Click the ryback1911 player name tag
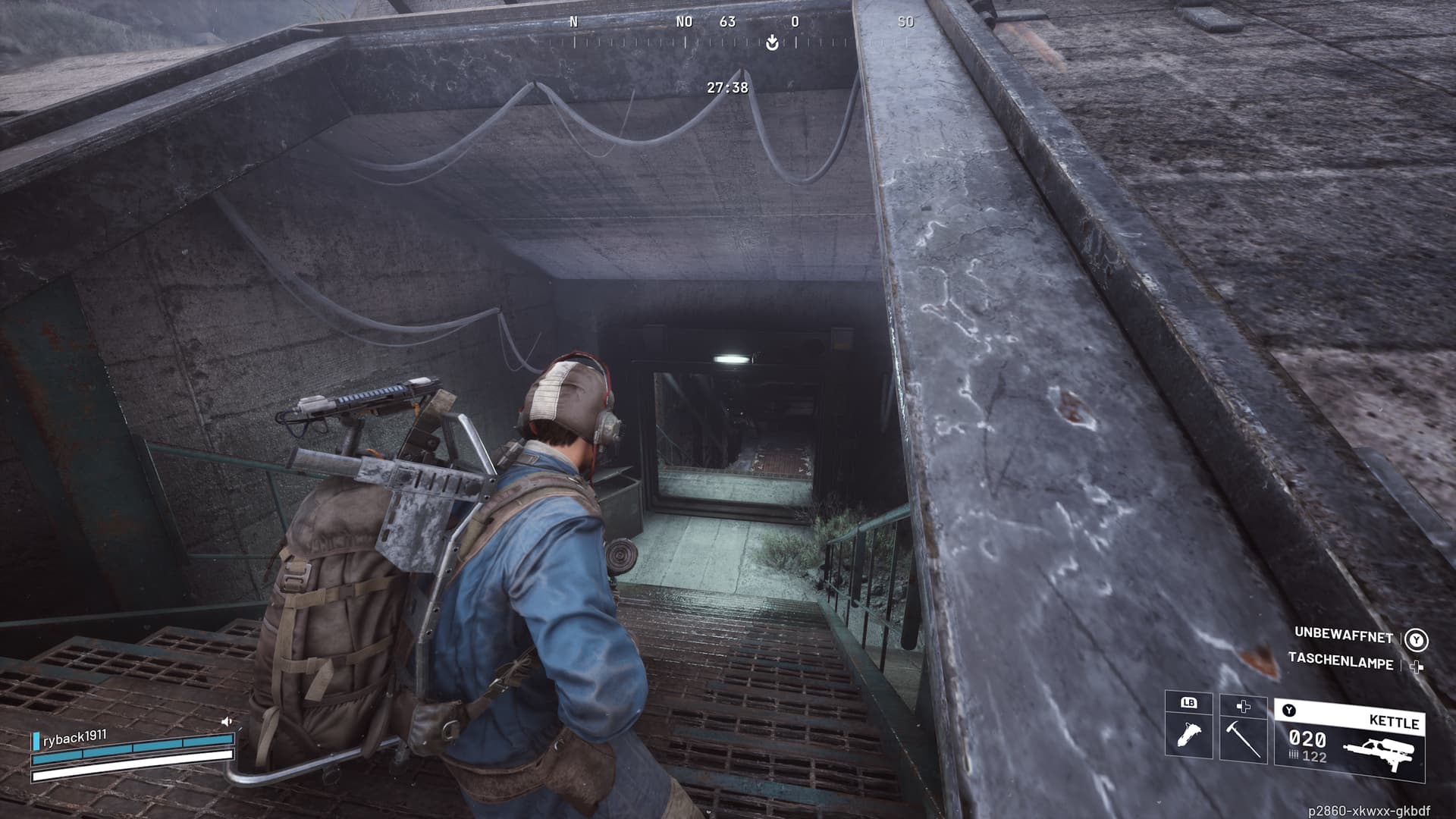This screenshot has height=819, width=1456. tap(74, 737)
